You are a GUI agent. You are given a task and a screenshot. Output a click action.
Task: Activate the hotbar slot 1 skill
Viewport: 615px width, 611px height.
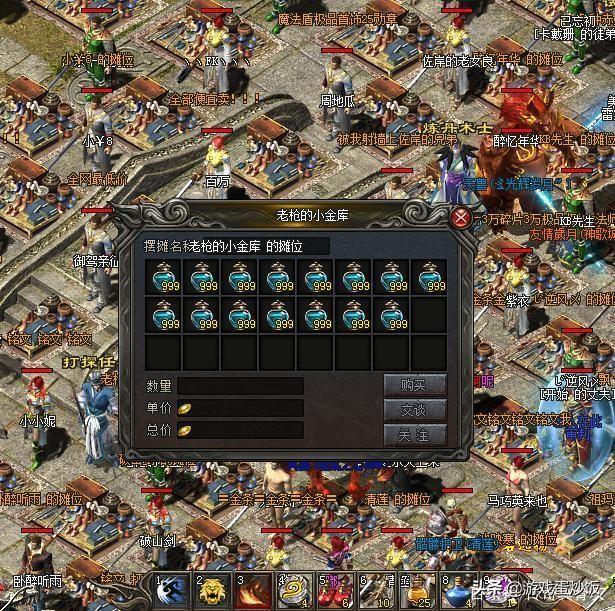tap(170, 590)
